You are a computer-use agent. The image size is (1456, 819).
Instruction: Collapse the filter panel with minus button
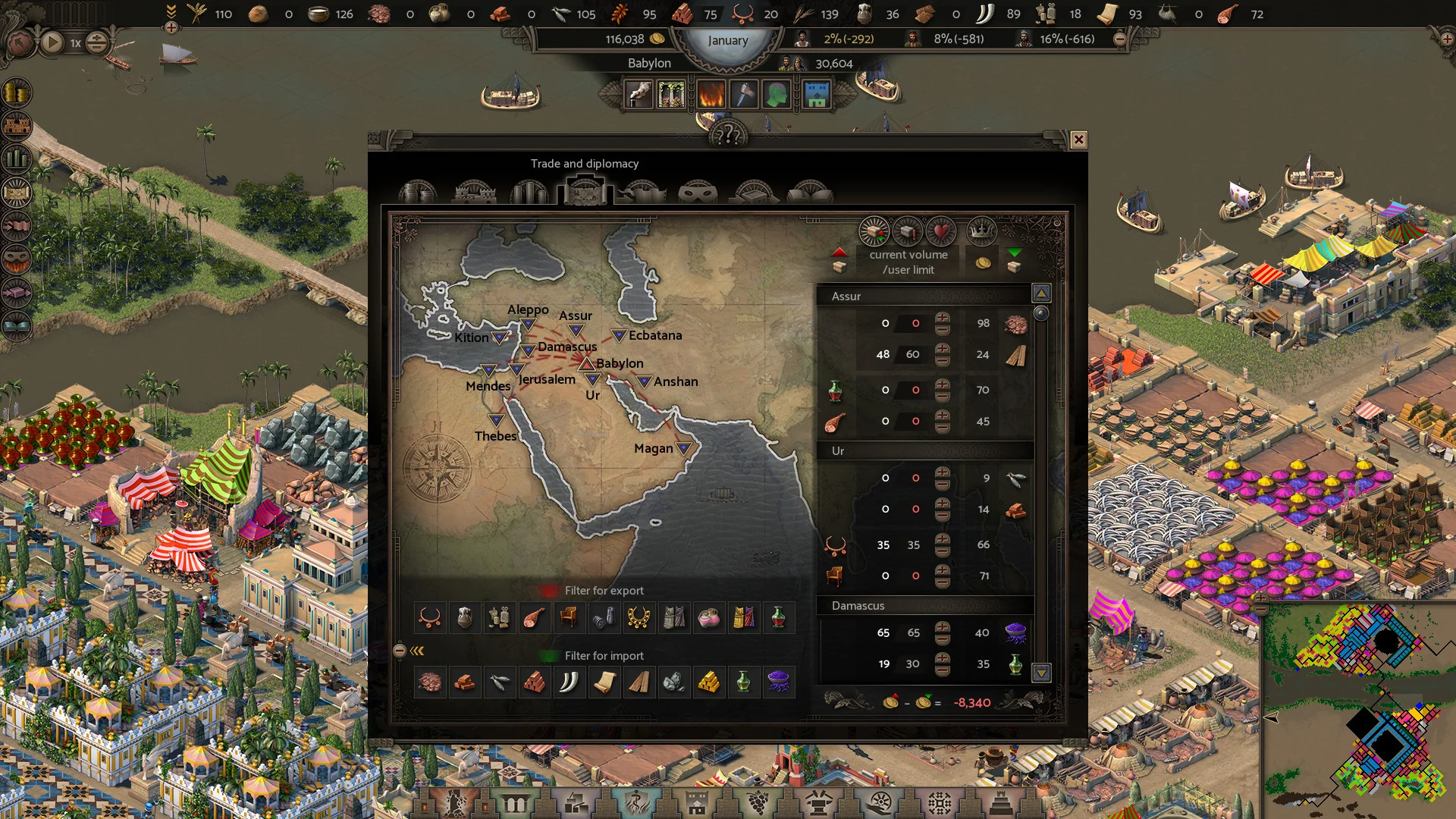click(400, 651)
